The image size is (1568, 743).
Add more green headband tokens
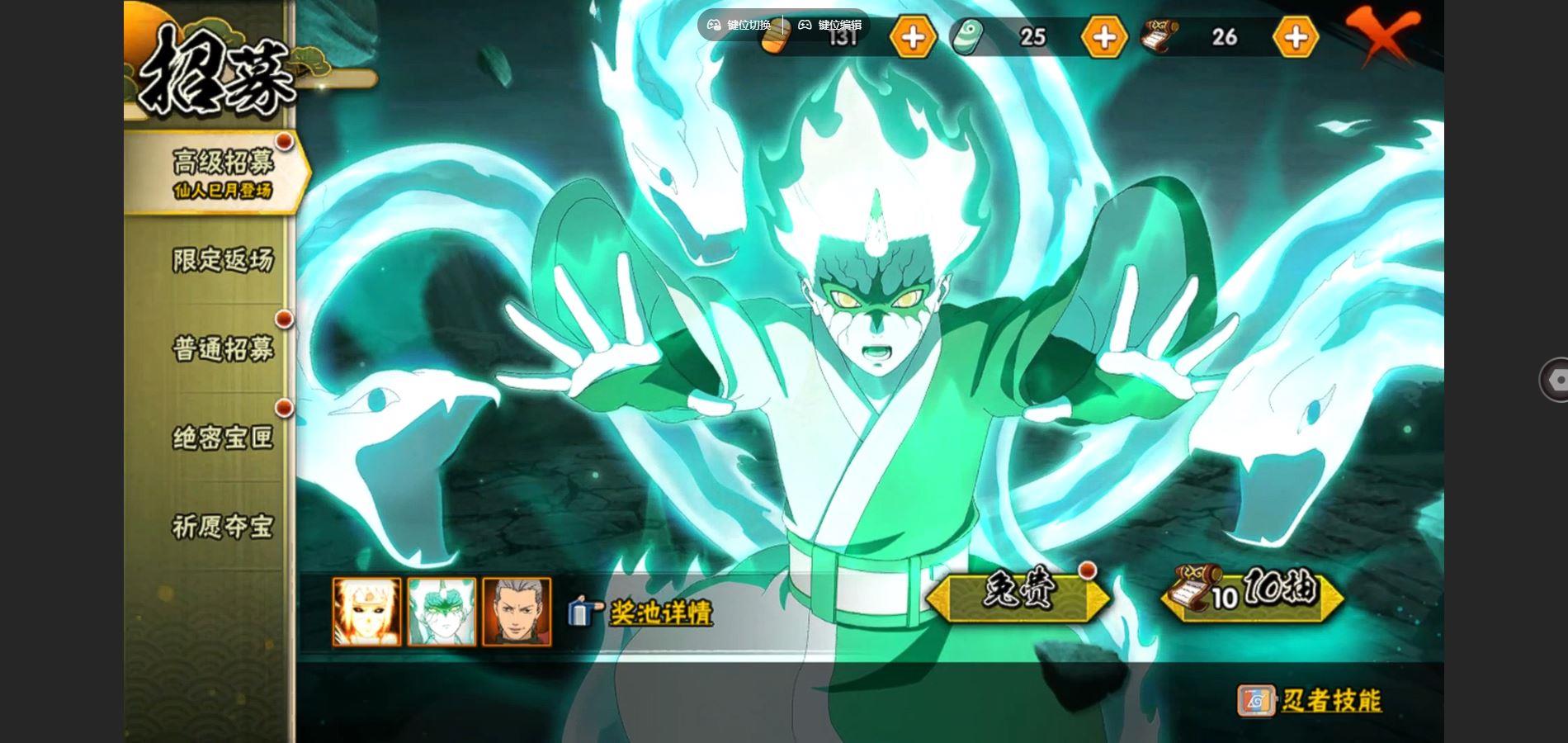[1104, 37]
